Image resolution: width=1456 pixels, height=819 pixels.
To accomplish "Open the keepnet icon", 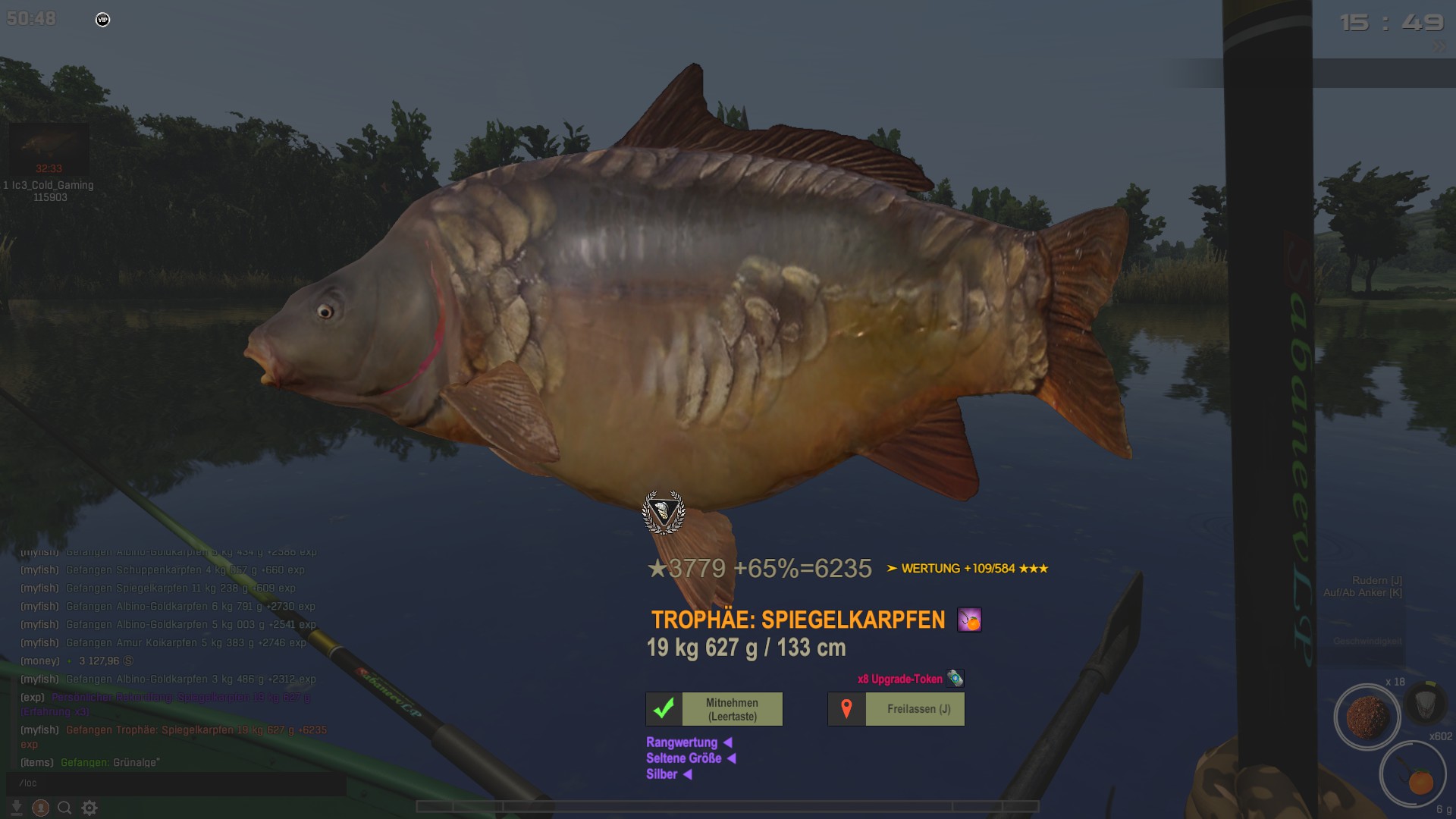I will (1426, 702).
